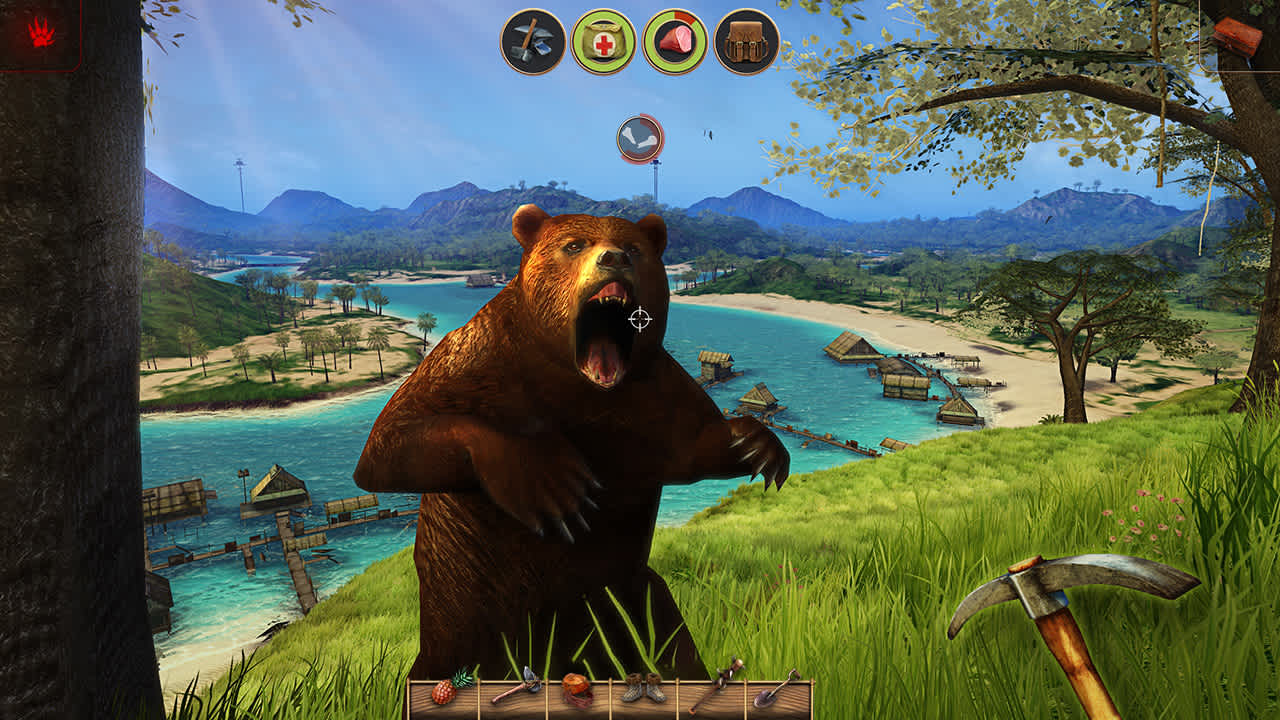
Task: Equip the boots from the hotbar
Action: [645, 688]
